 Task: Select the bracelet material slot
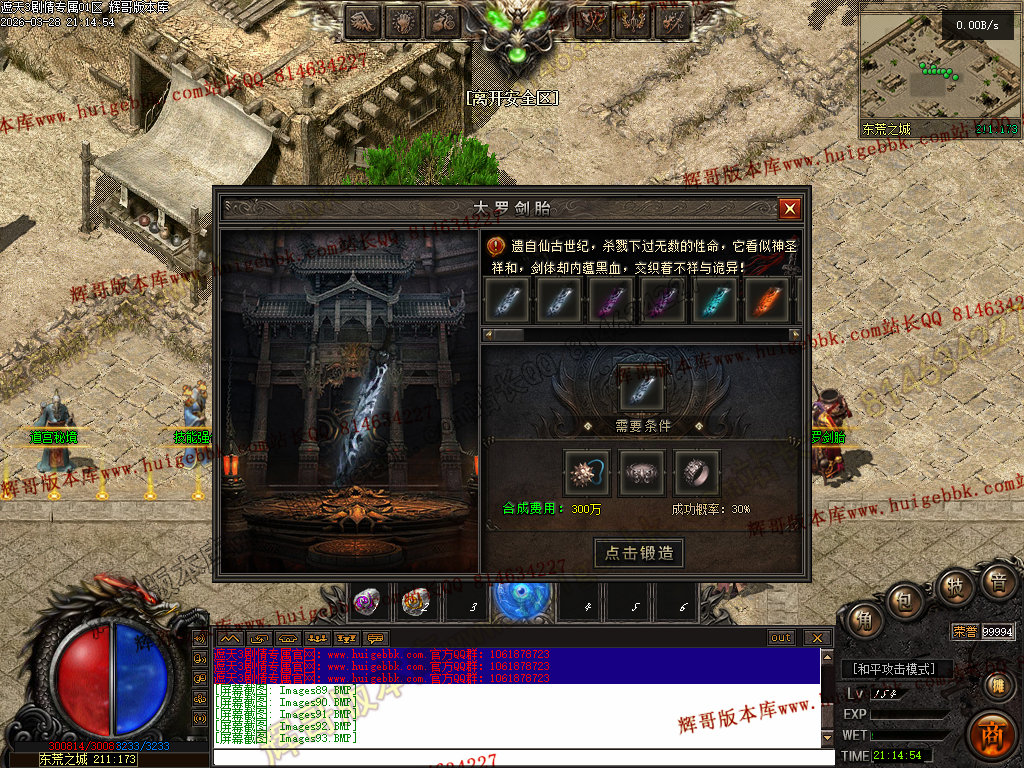point(641,472)
